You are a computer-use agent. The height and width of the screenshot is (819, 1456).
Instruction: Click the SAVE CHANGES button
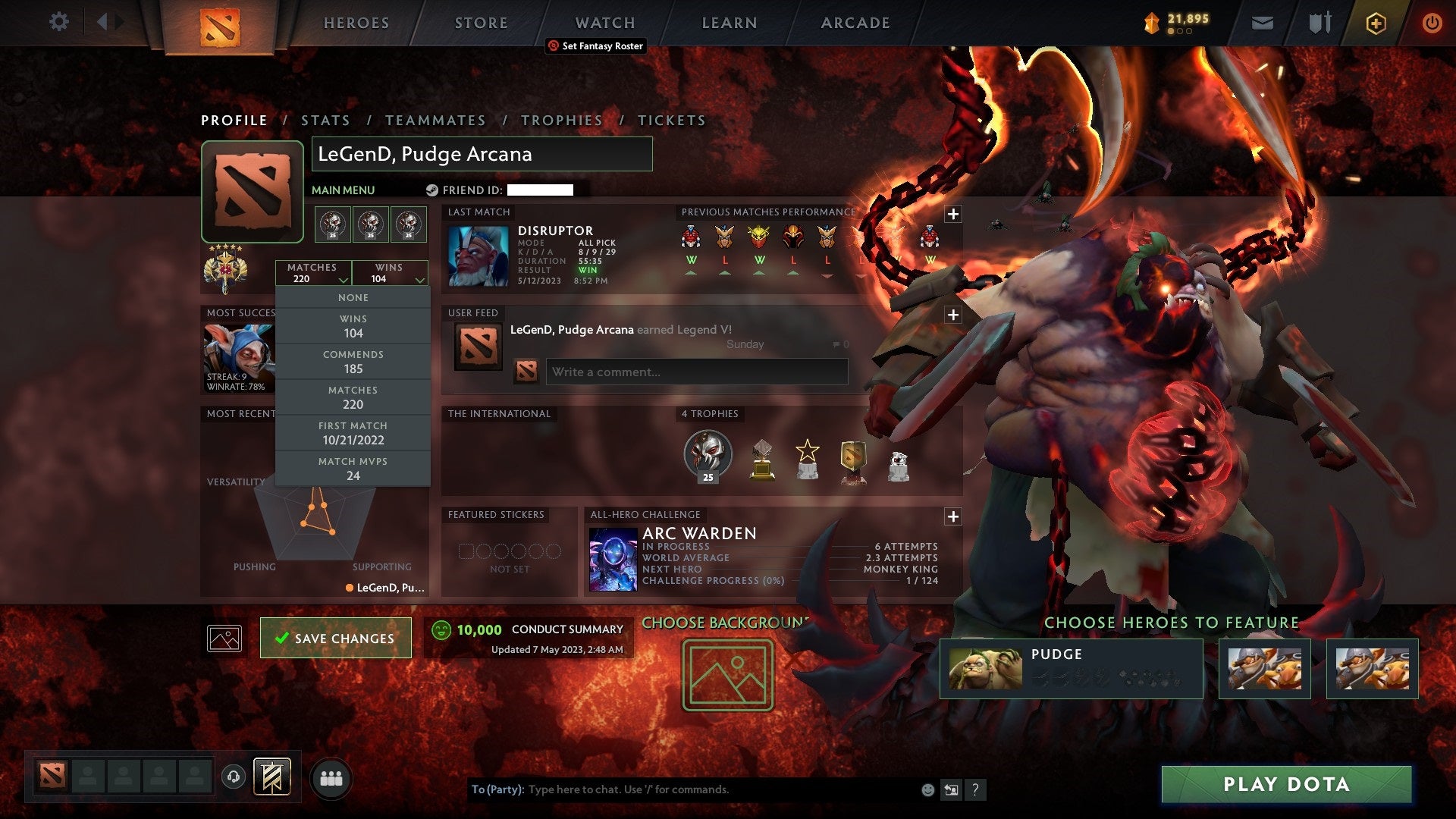(x=335, y=638)
